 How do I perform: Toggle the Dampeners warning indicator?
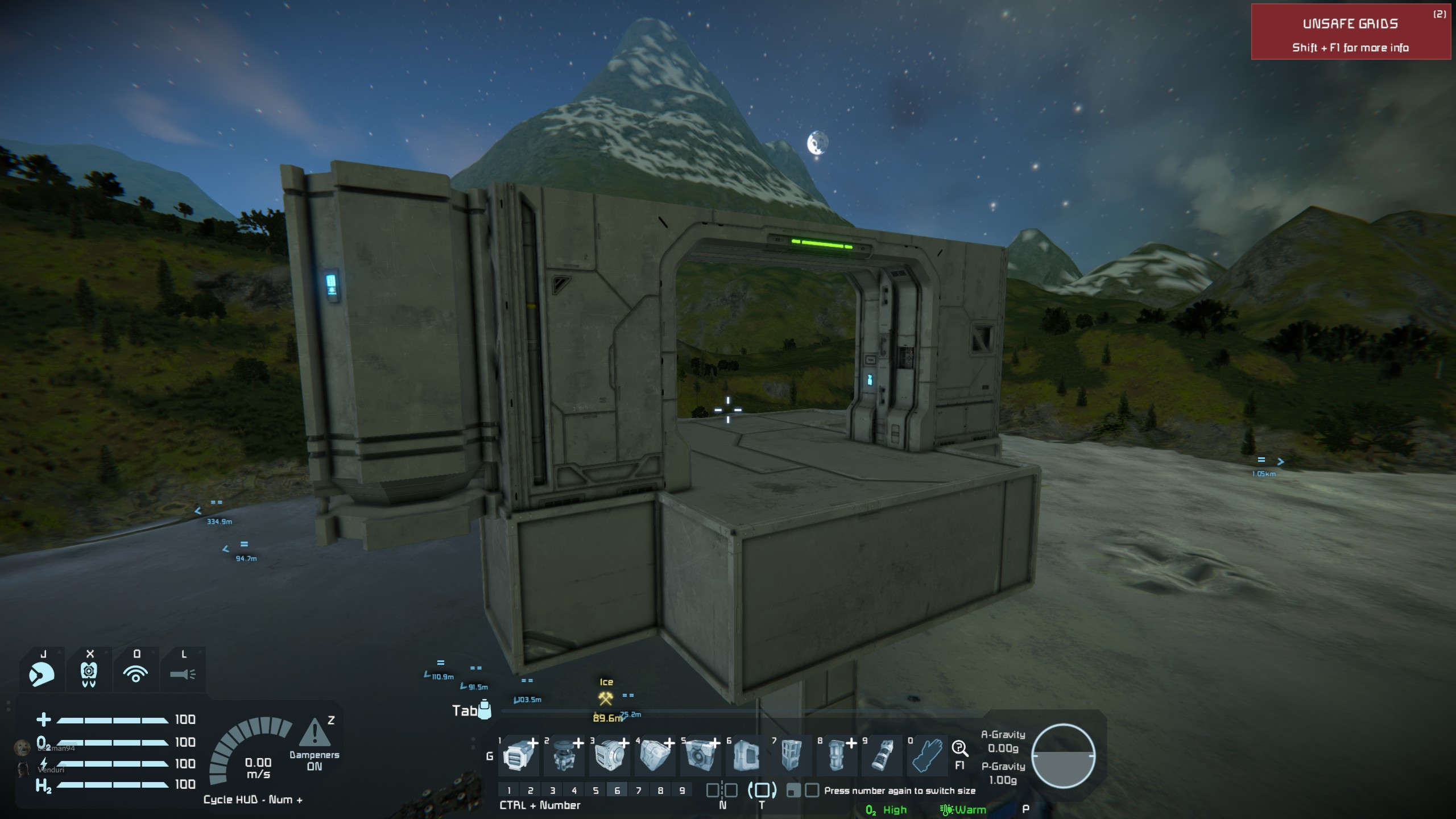click(x=314, y=735)
